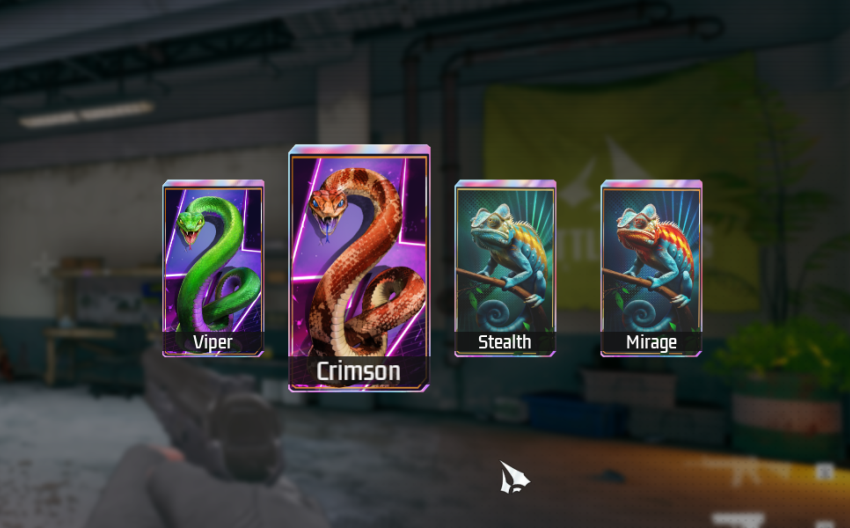Choose the Crimson snake card
850x528 pixels.
click(359, 268)
